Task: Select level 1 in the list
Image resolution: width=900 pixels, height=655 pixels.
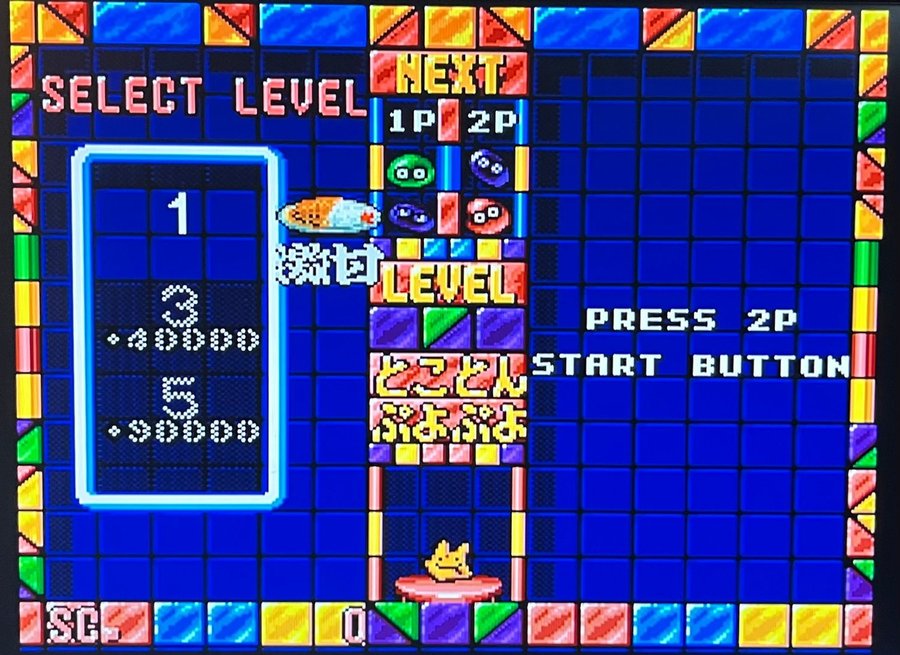Action: (179, 216)
